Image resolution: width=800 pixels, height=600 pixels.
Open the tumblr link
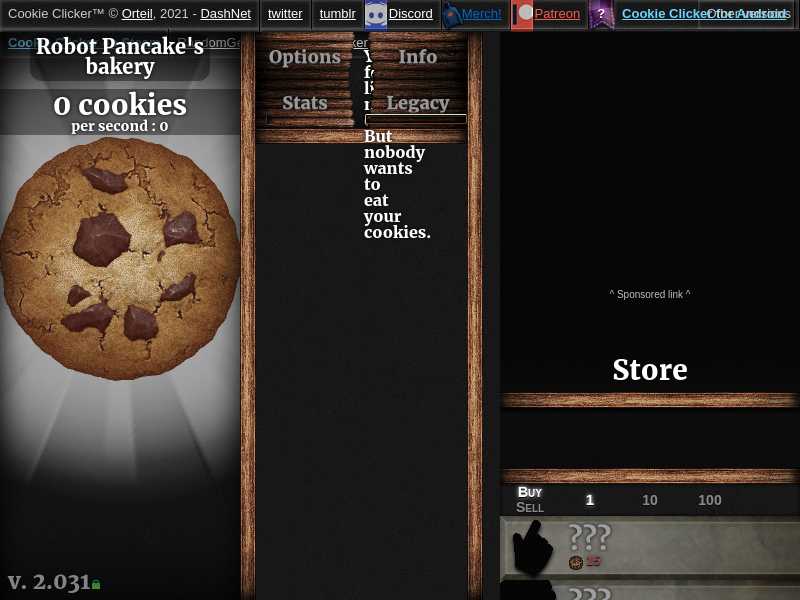tap(338, 14)
